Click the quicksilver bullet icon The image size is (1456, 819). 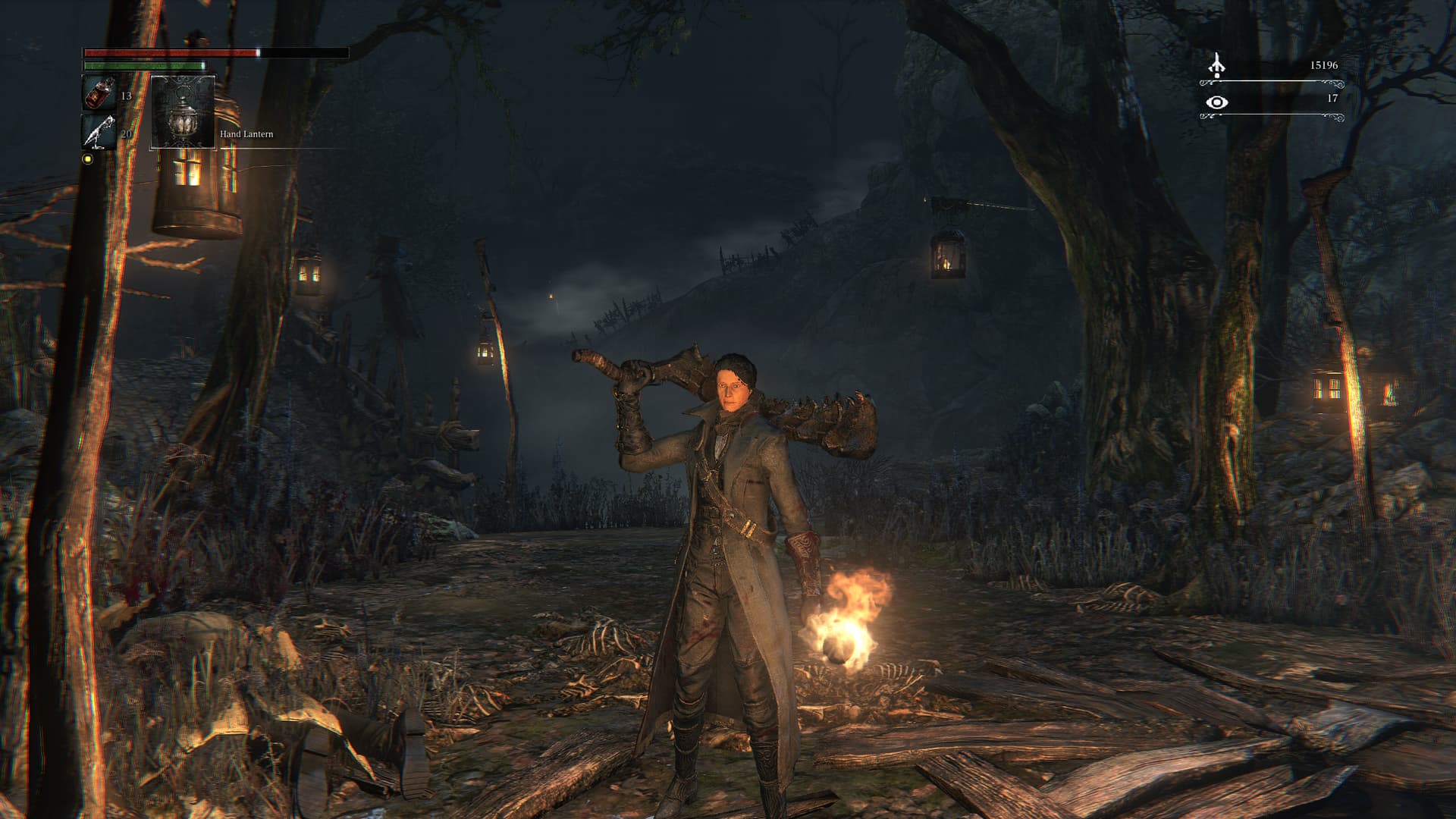pyautogui.click(x=99, y=133)
